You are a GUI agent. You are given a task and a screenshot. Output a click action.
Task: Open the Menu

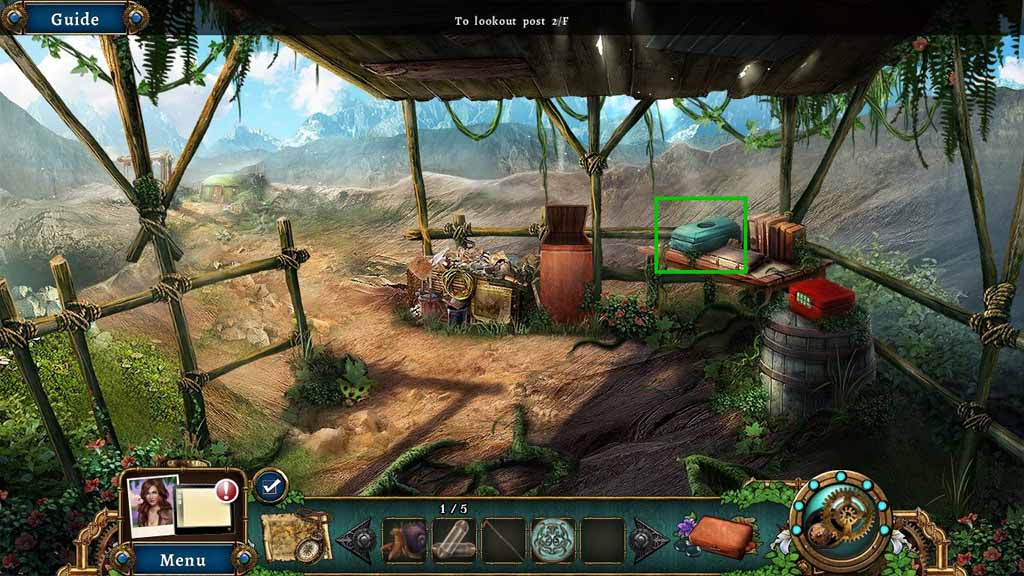coord(183,559)
